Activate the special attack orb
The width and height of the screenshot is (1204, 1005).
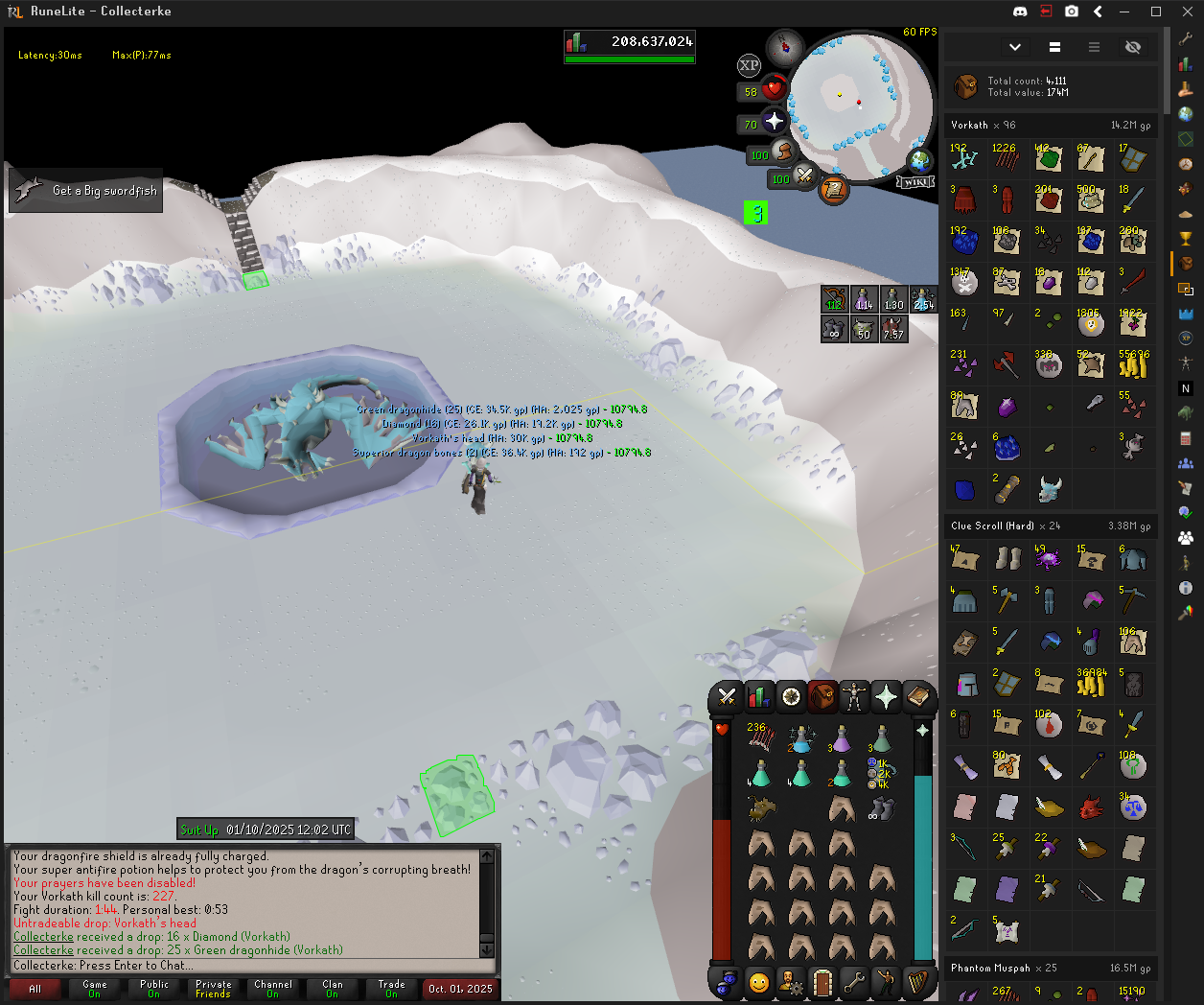(804, 176)
